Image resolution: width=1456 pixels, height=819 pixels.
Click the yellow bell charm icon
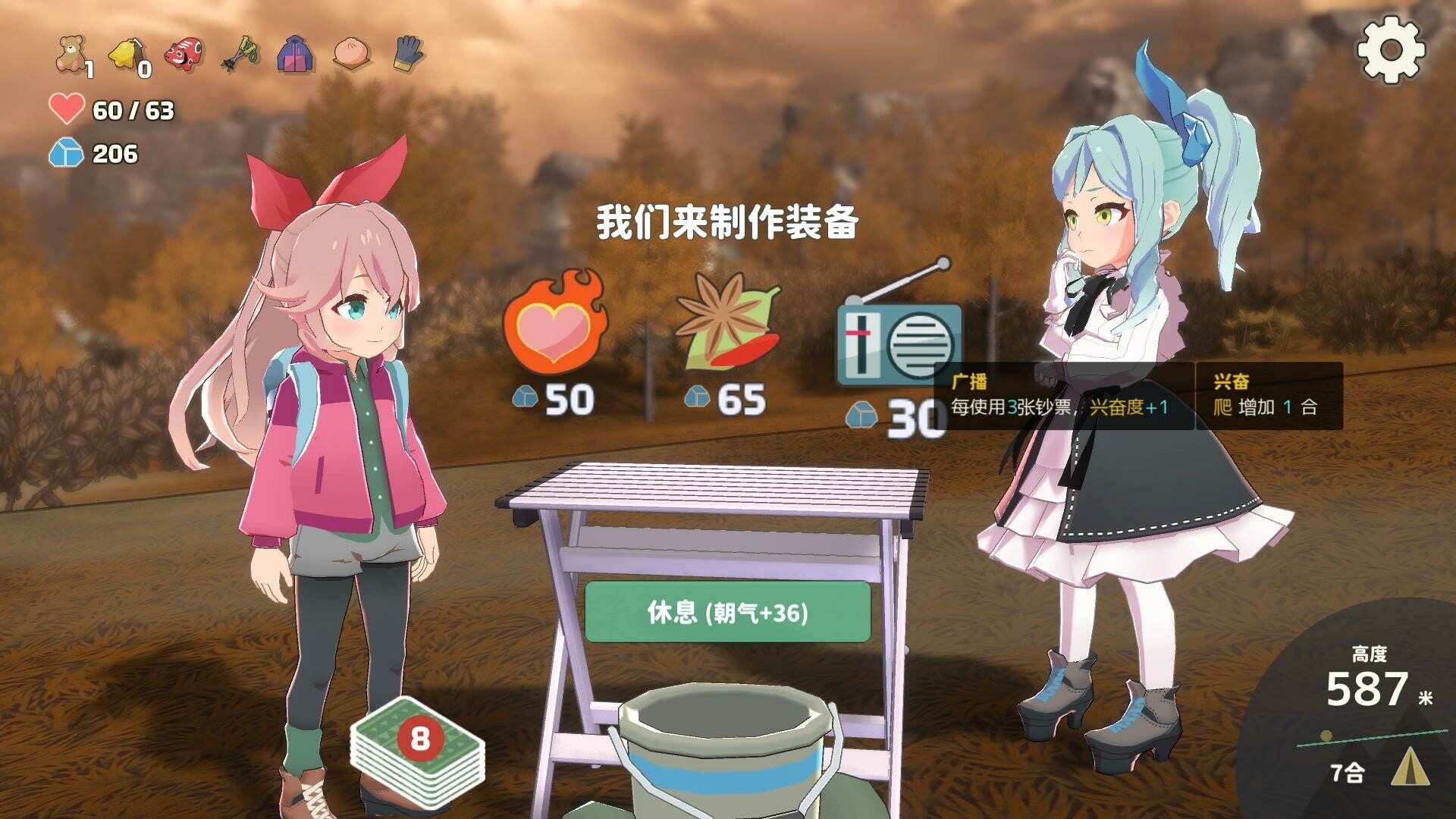pyautogui.click(x=127, y=49)
